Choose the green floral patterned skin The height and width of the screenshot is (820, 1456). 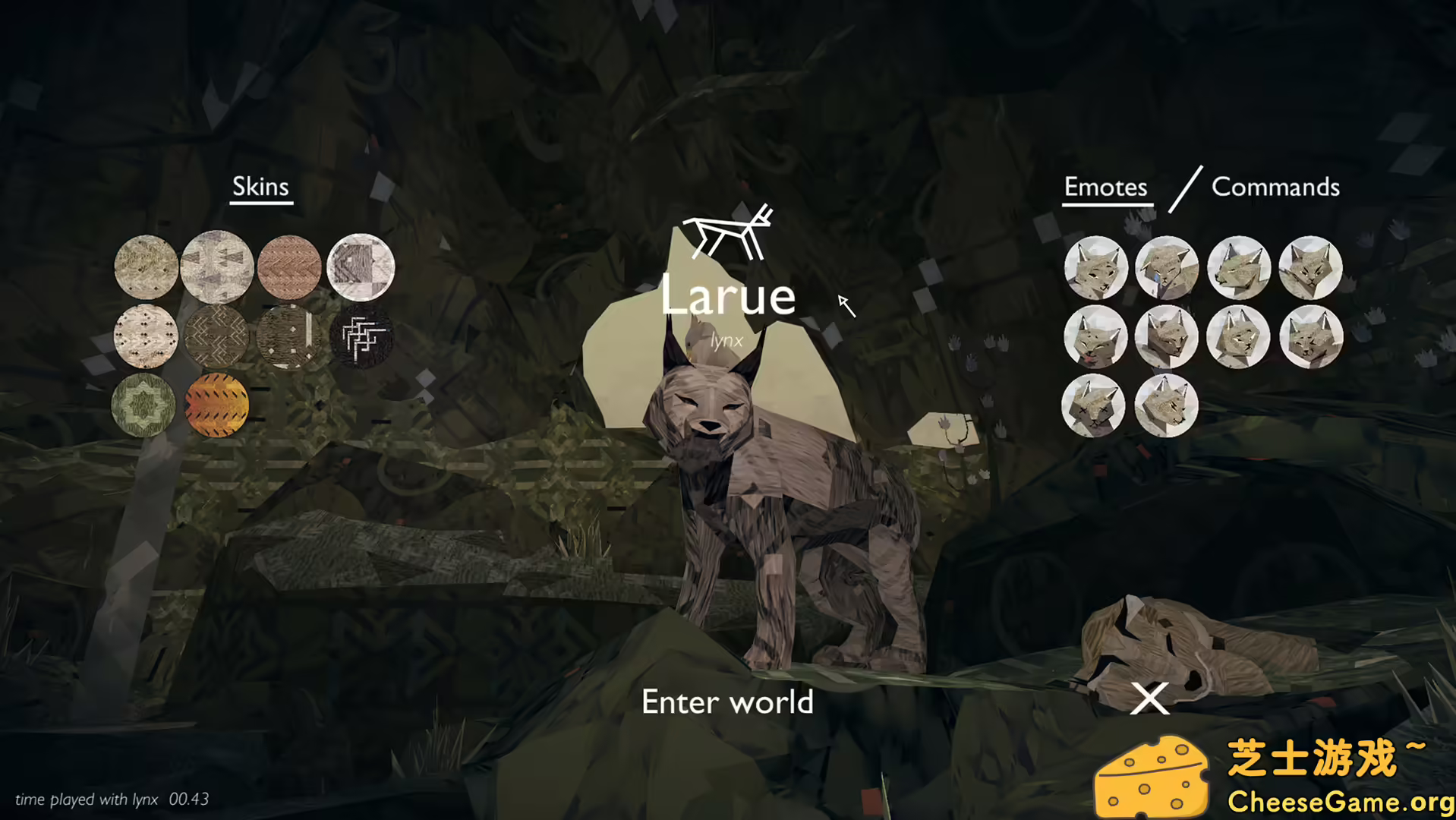(x=146, y=406)
